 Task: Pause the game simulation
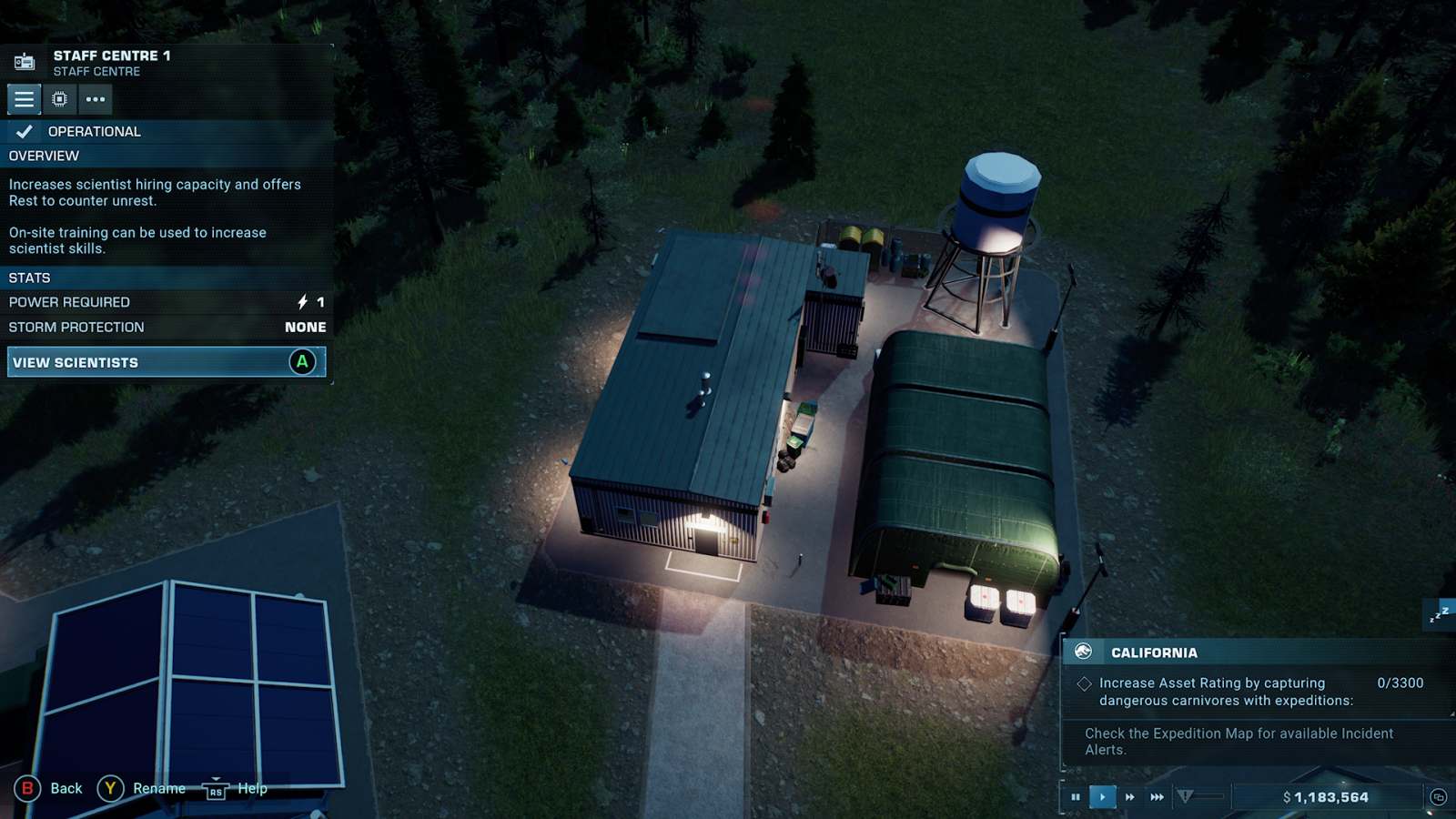1076,797
